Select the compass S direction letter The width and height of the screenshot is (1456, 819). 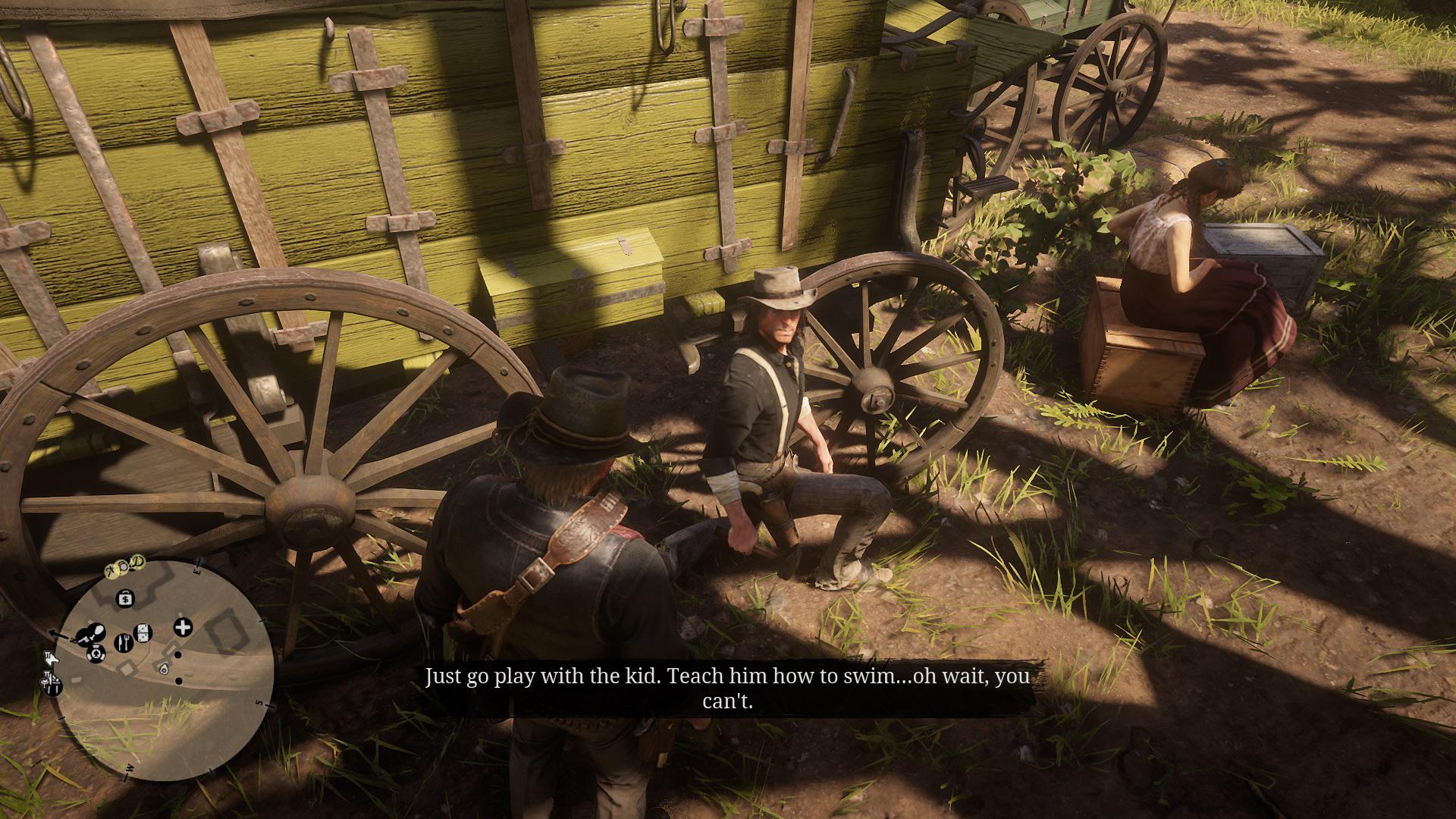pyautogui.click(x=259, y=702)
